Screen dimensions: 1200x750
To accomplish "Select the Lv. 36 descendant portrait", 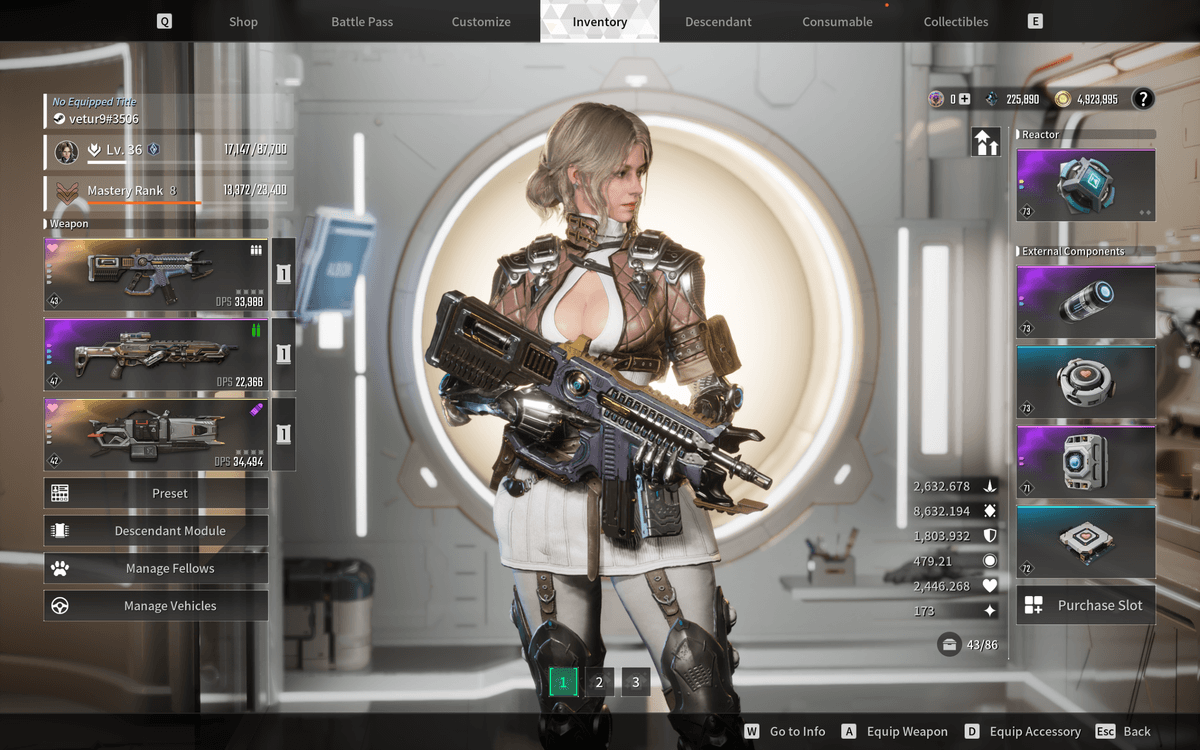I will point(68,151).
